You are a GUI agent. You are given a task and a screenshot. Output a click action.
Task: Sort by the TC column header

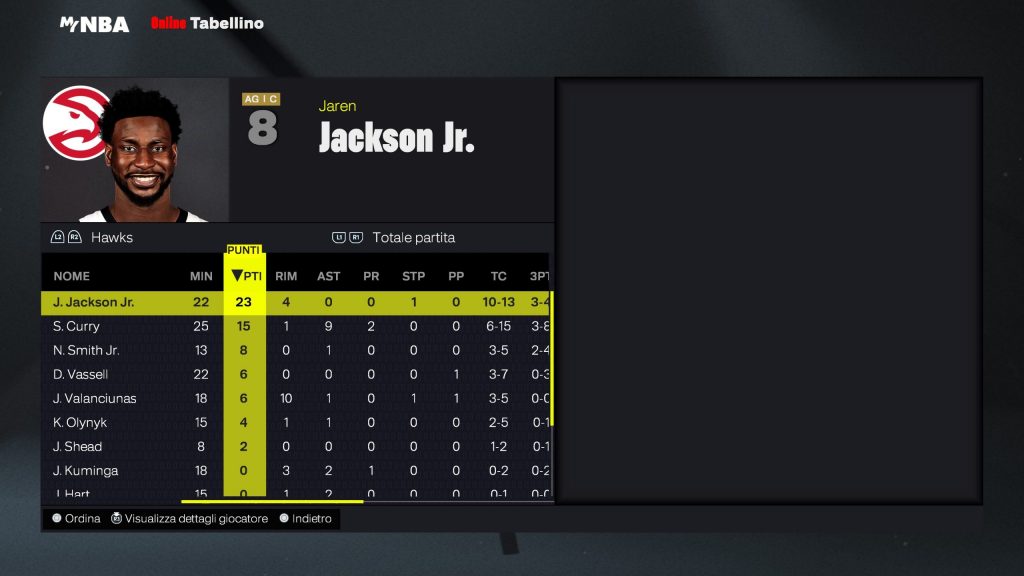[498, 276]
